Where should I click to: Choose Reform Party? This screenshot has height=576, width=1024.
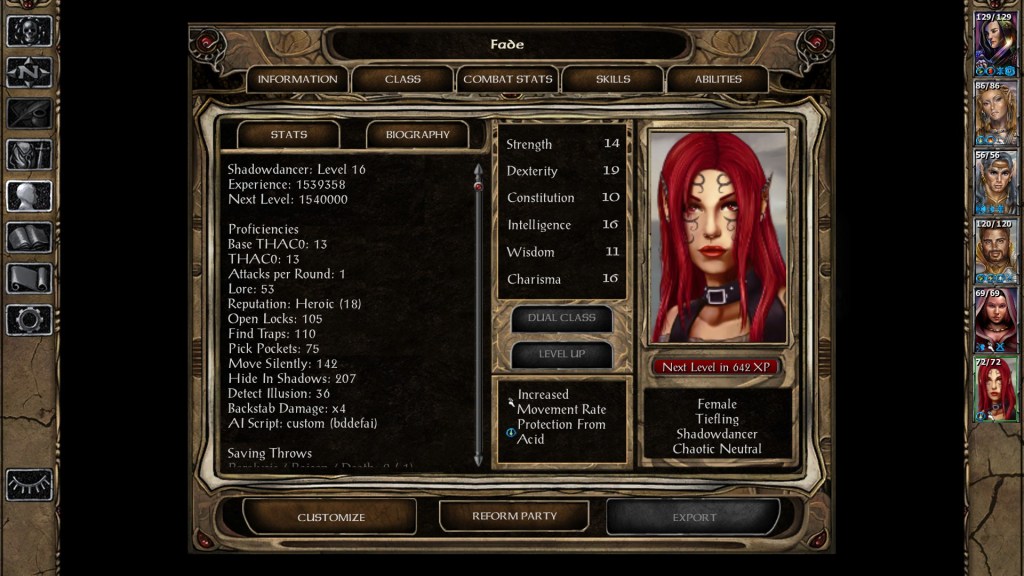point(514,516)
